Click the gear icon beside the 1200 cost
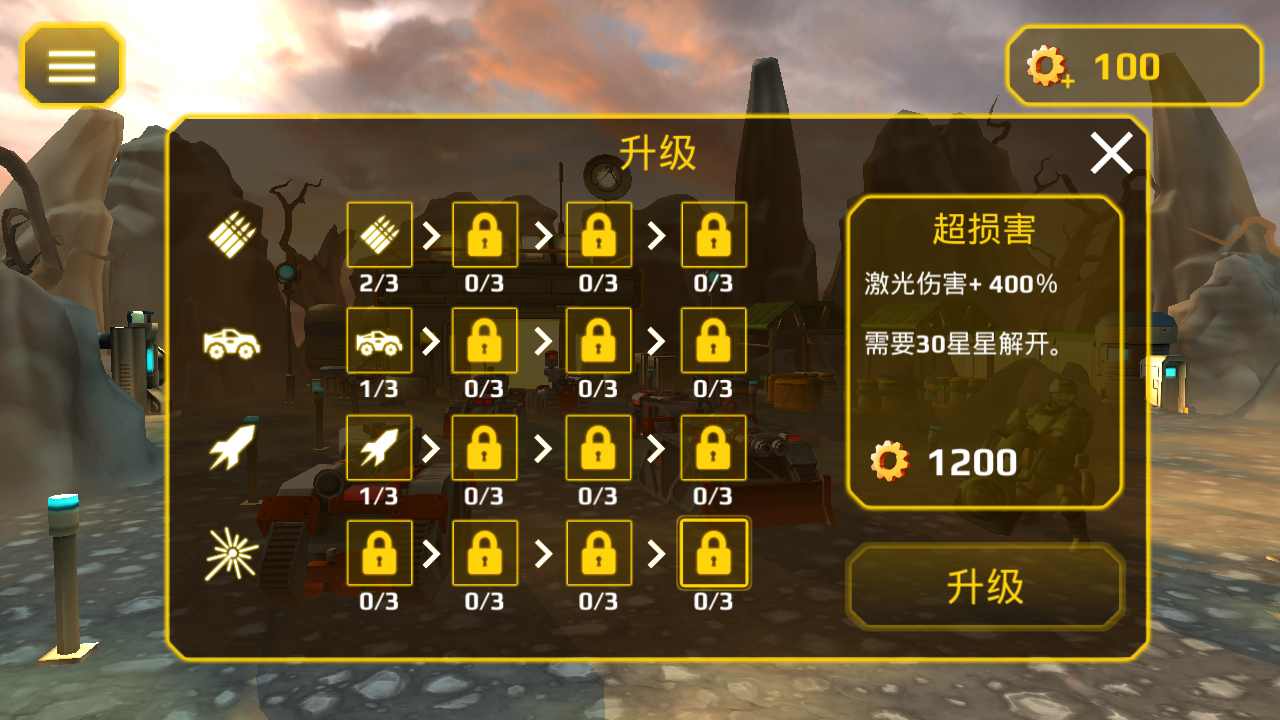 pyautogui.click(x=888, y=461)
